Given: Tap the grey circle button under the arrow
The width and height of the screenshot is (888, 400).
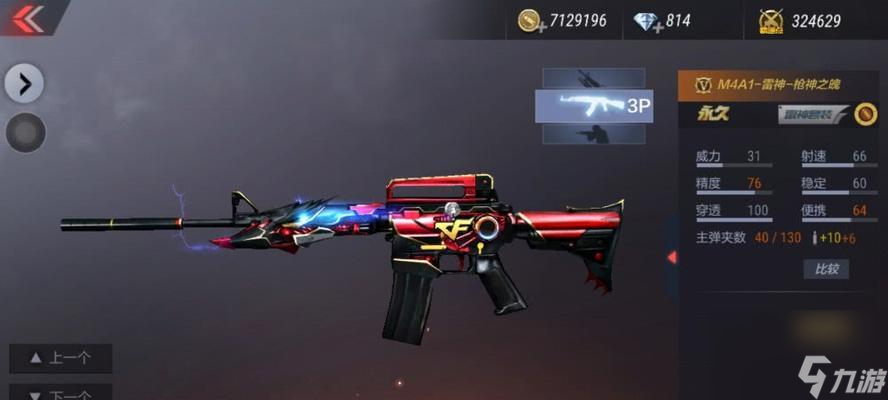Looking at the screenshot, I should [25, 132].
